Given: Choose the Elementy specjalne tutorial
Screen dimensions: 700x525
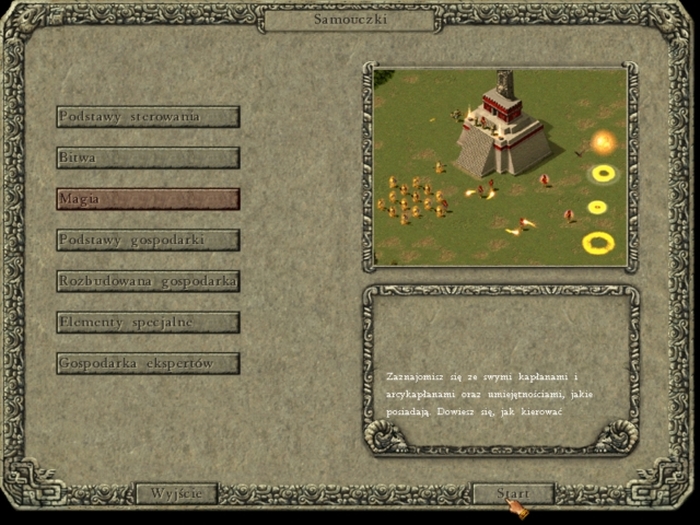Looking at the screenshot, I should 148,322.
